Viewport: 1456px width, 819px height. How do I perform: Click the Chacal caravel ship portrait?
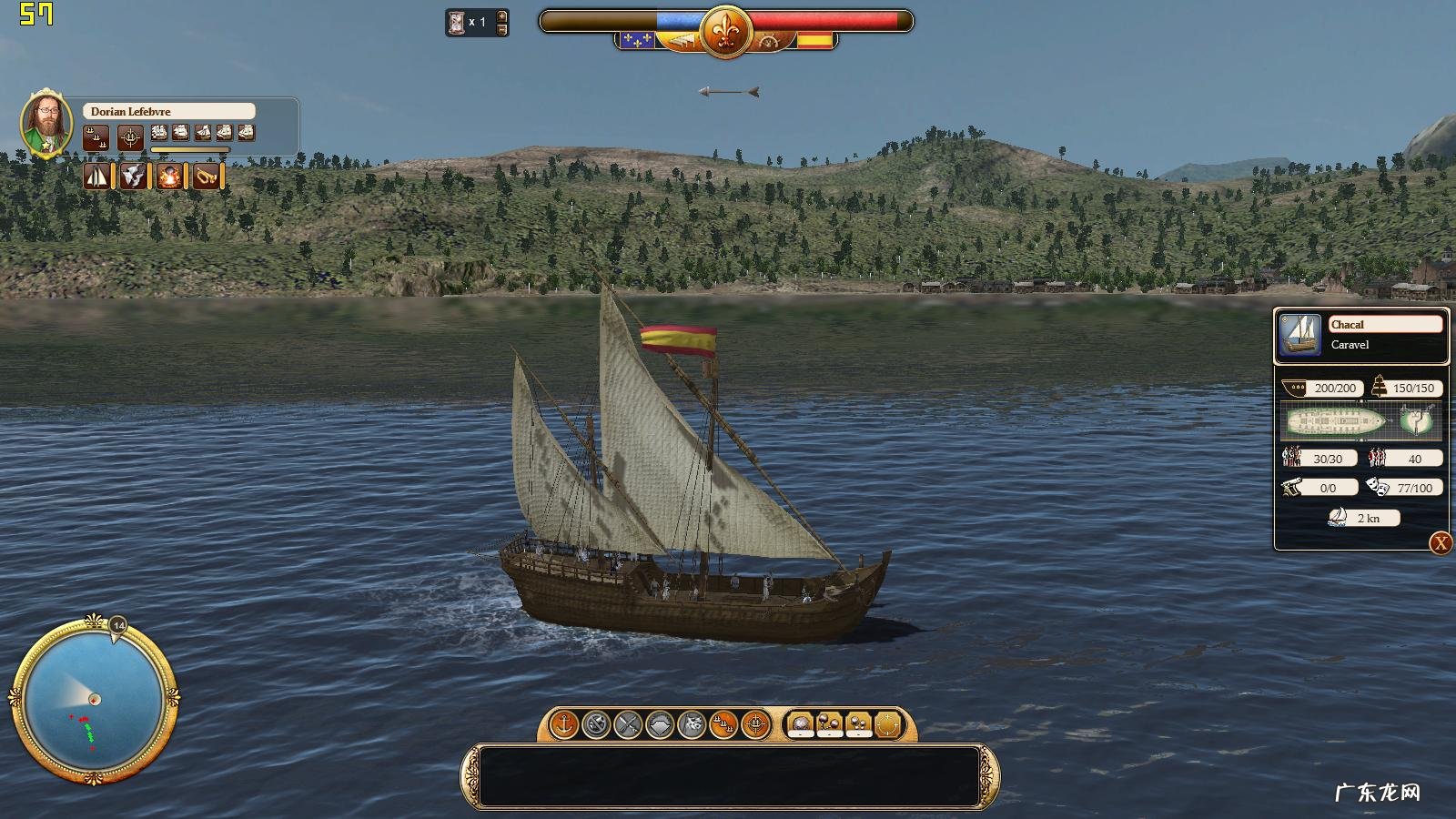click(1299, 335)
